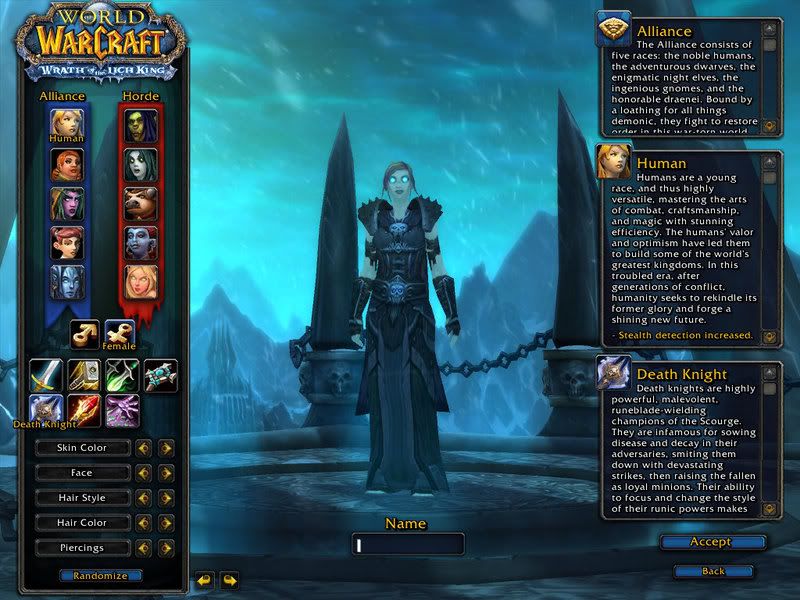Go back to the previous screen
Image resolution: width=800 pixels, height=600 pixels.
coord(712,571)
